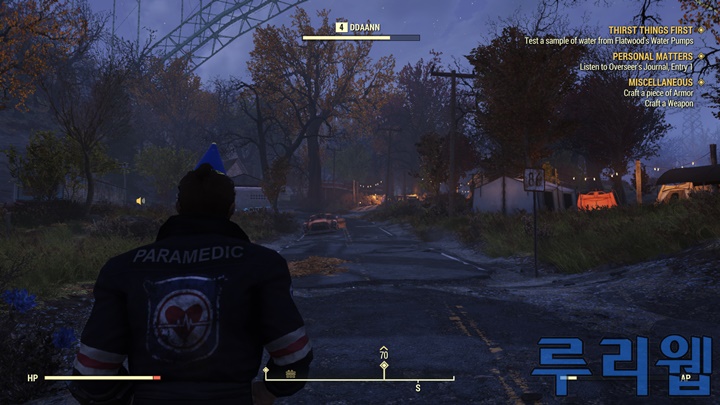Select the Thirst Things First quest
Viewport: 720px width, 405px height.
649,30
